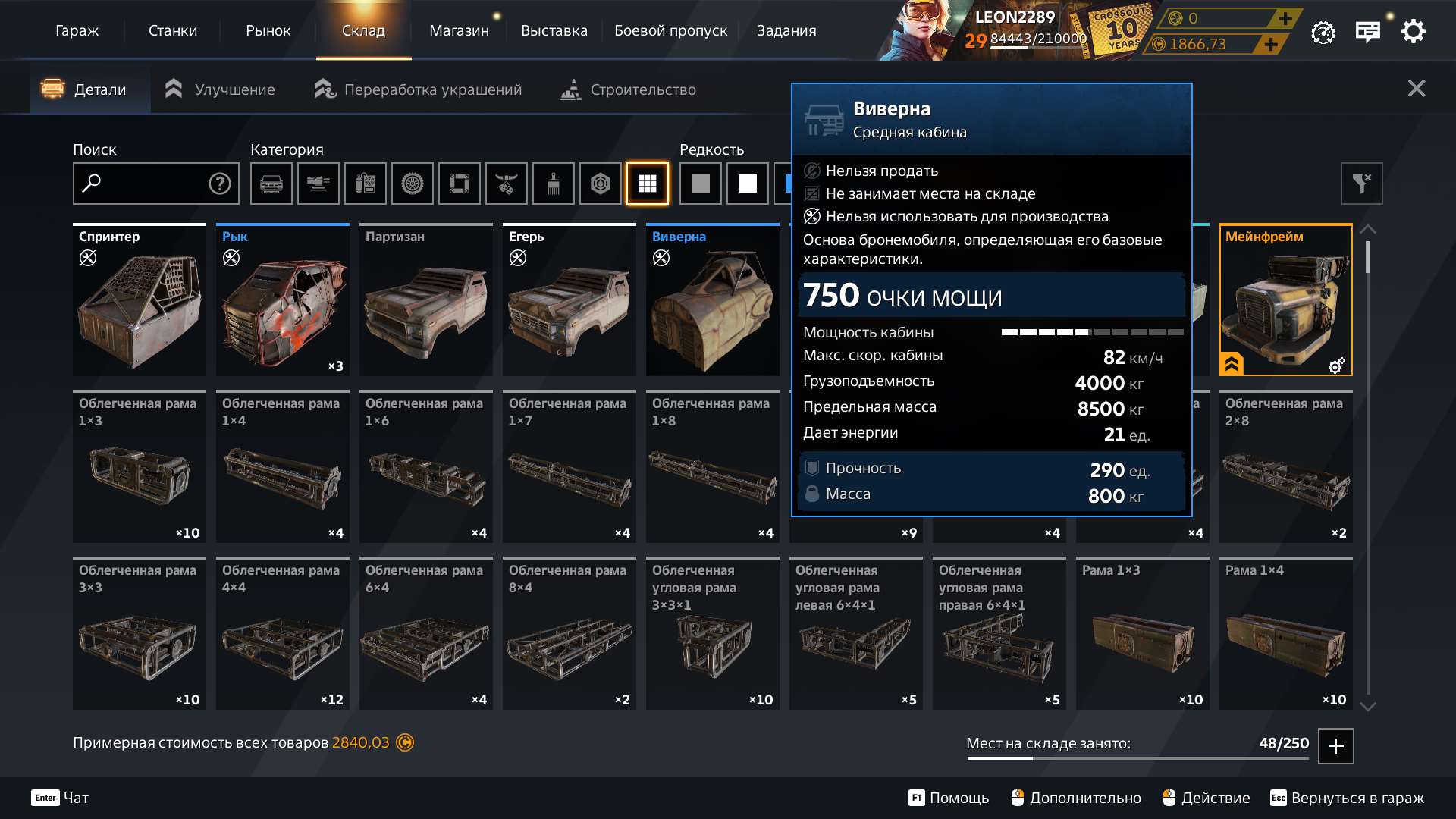Click the funnel filter icon on the right
1456x819 pixels.
click(x=1361, y=184)
